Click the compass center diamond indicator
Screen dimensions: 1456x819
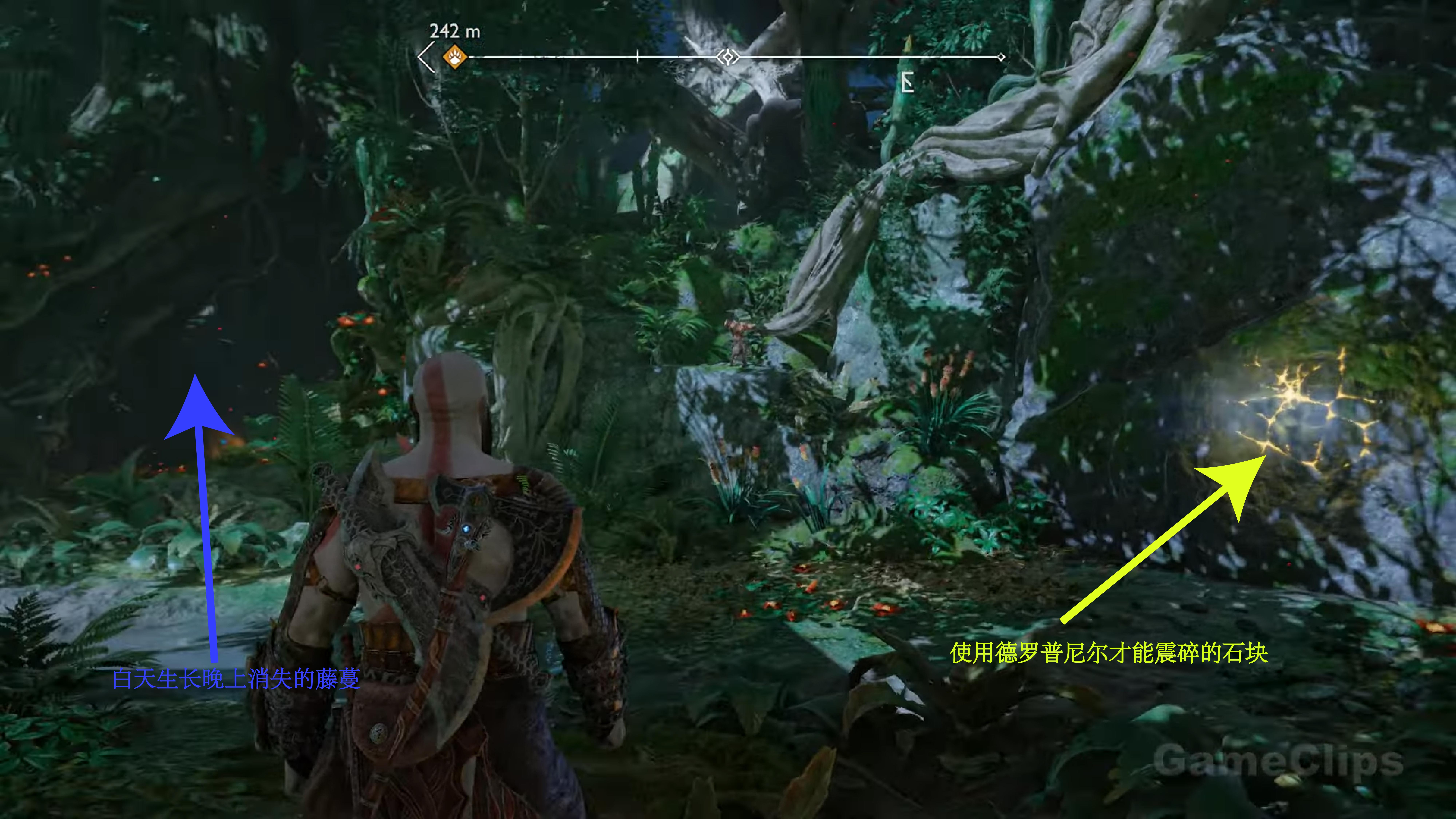pos(728,57)
